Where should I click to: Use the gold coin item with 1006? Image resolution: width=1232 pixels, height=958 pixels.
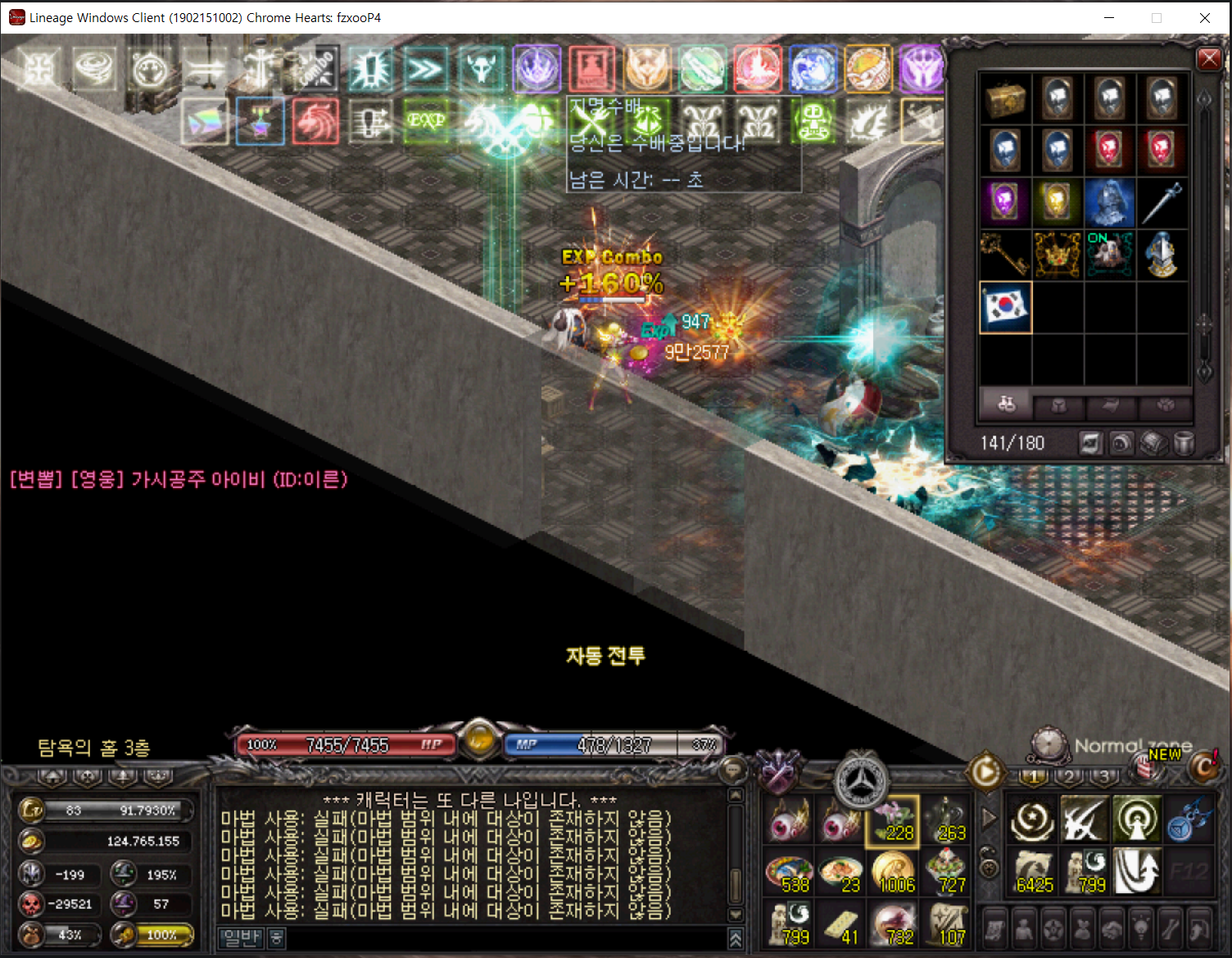(x=893, y=872)
